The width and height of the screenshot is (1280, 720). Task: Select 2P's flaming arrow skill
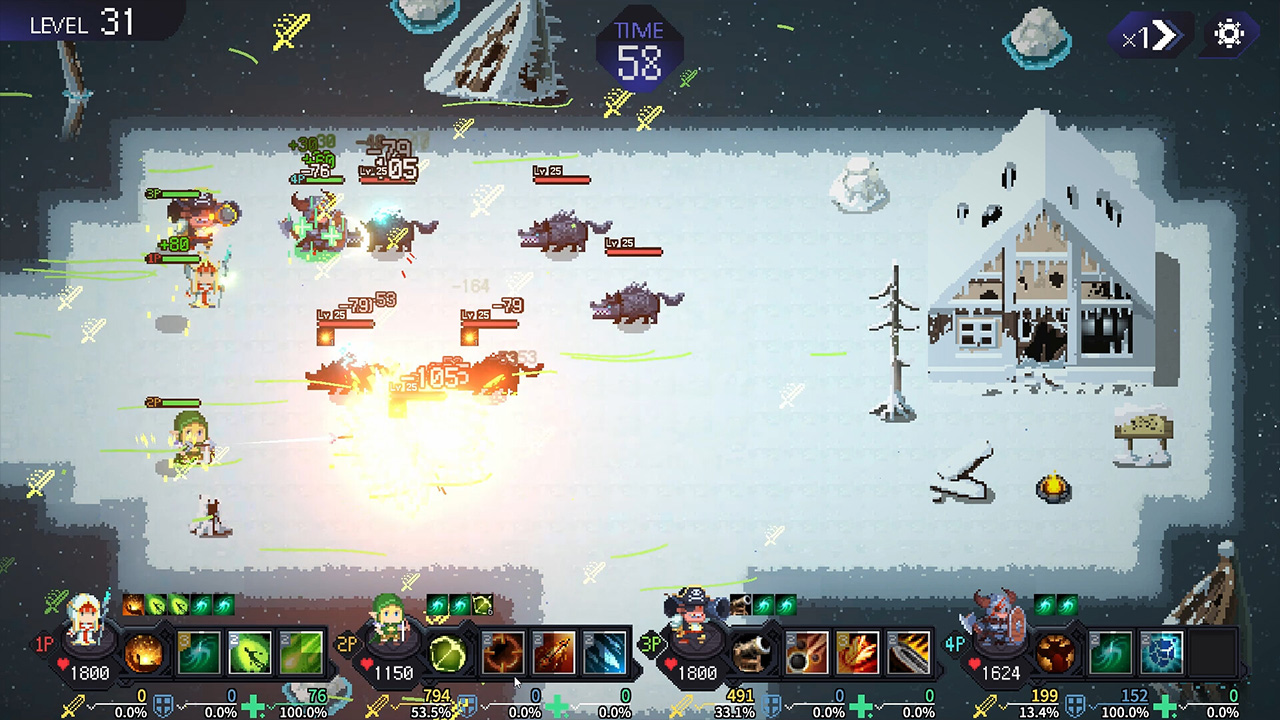(555, 655)
